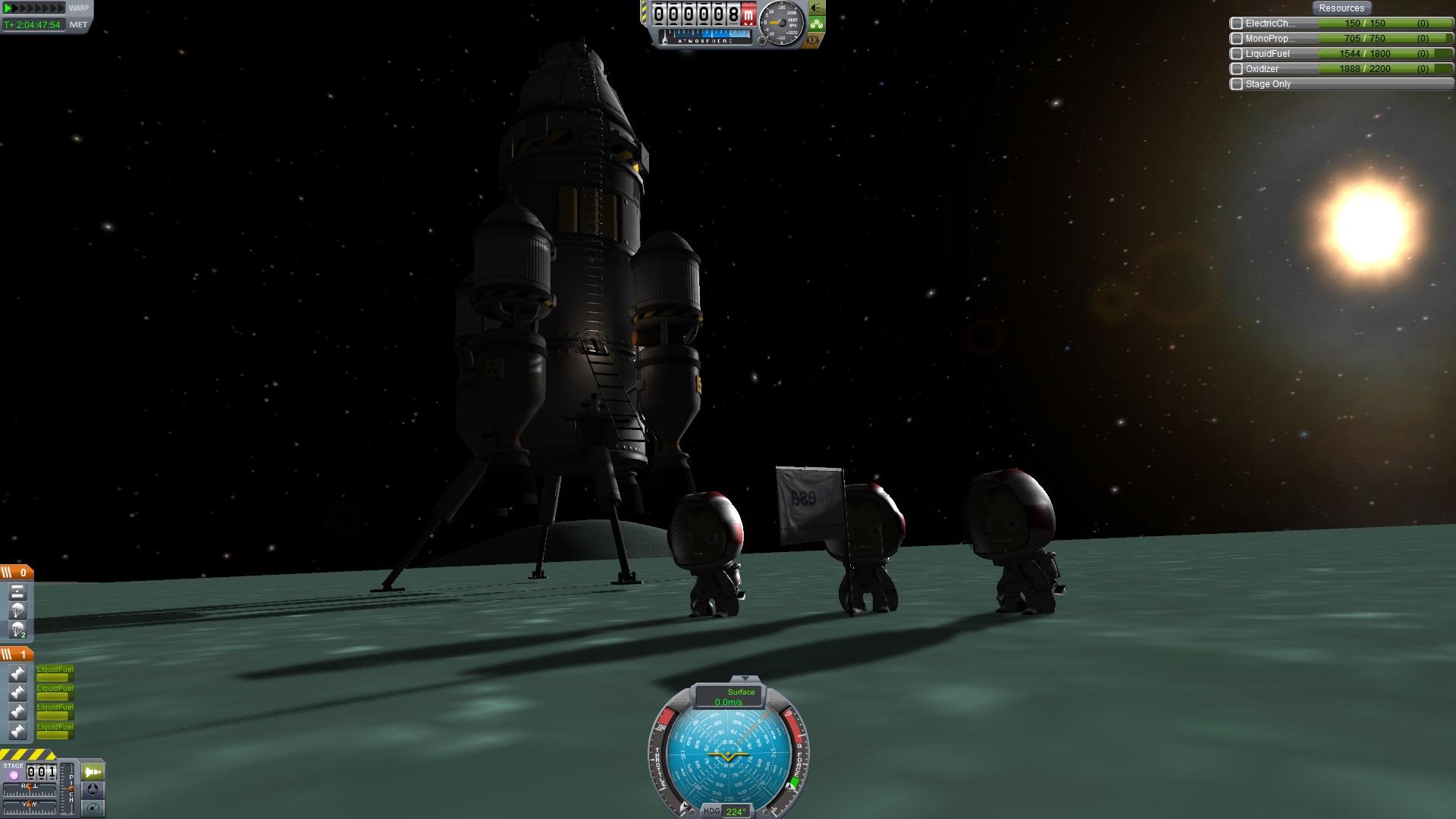Open the map view button

(x=93, y=808)
